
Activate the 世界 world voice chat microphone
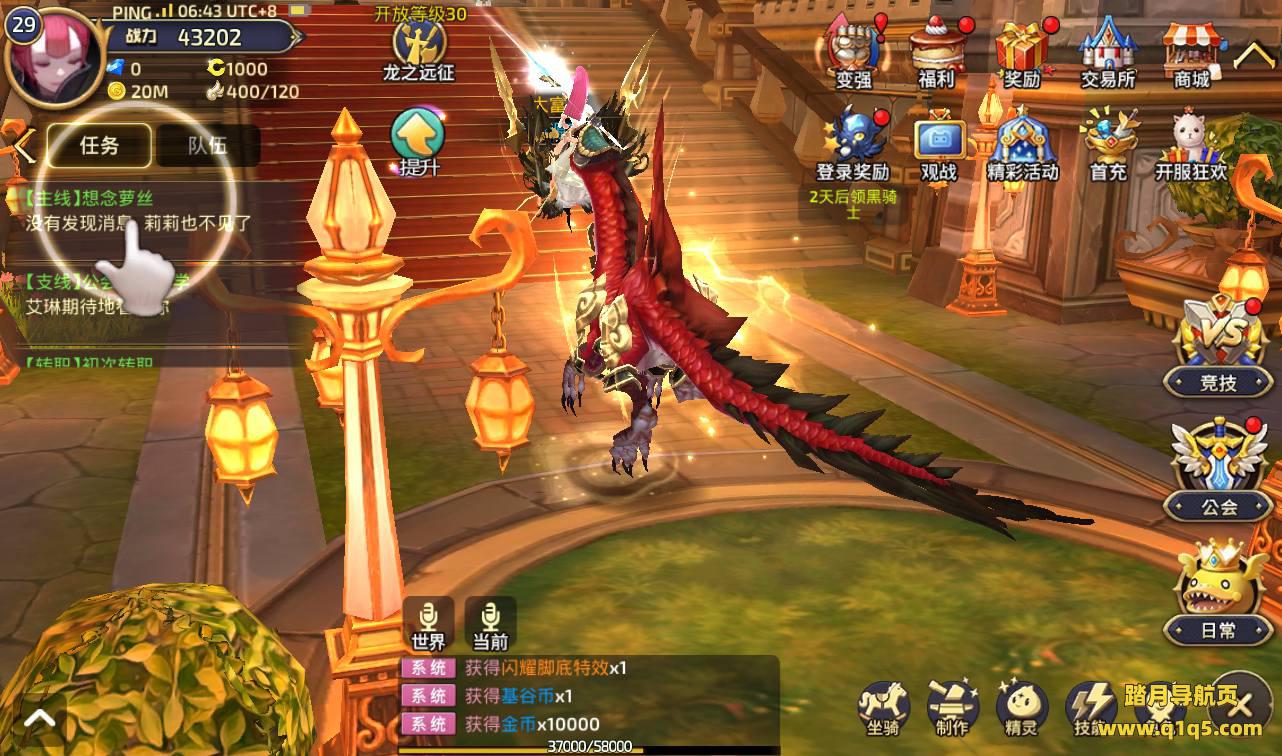point(429,623)
